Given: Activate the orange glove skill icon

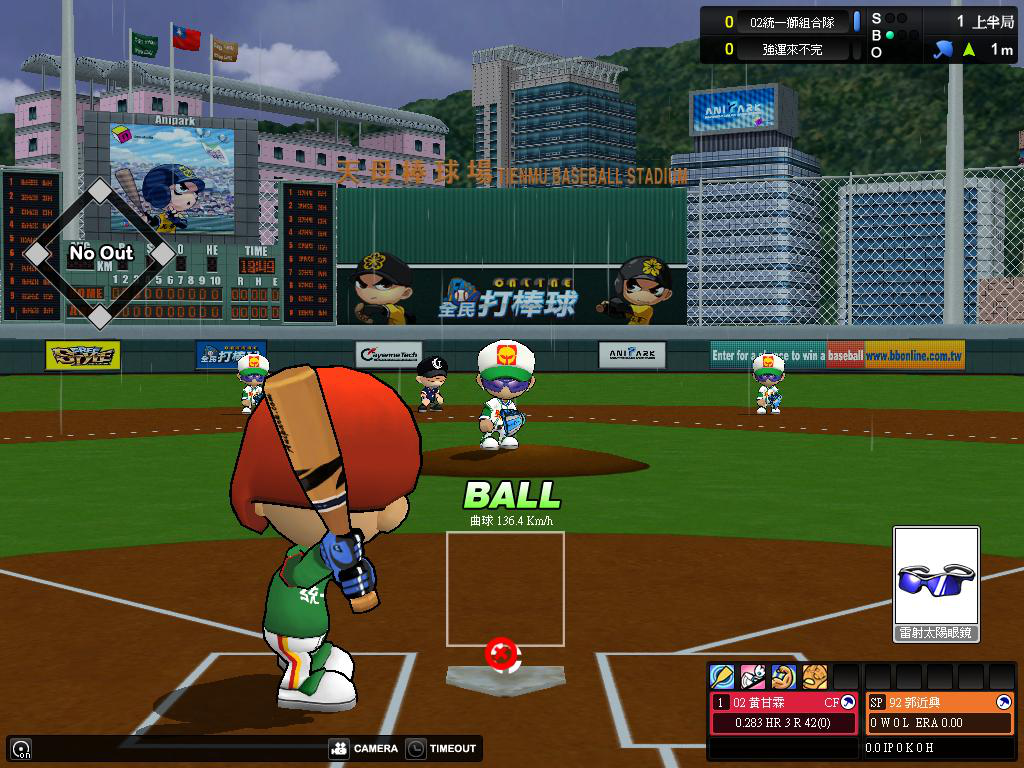Looking at the screenshot, I should tap(815, 677).
